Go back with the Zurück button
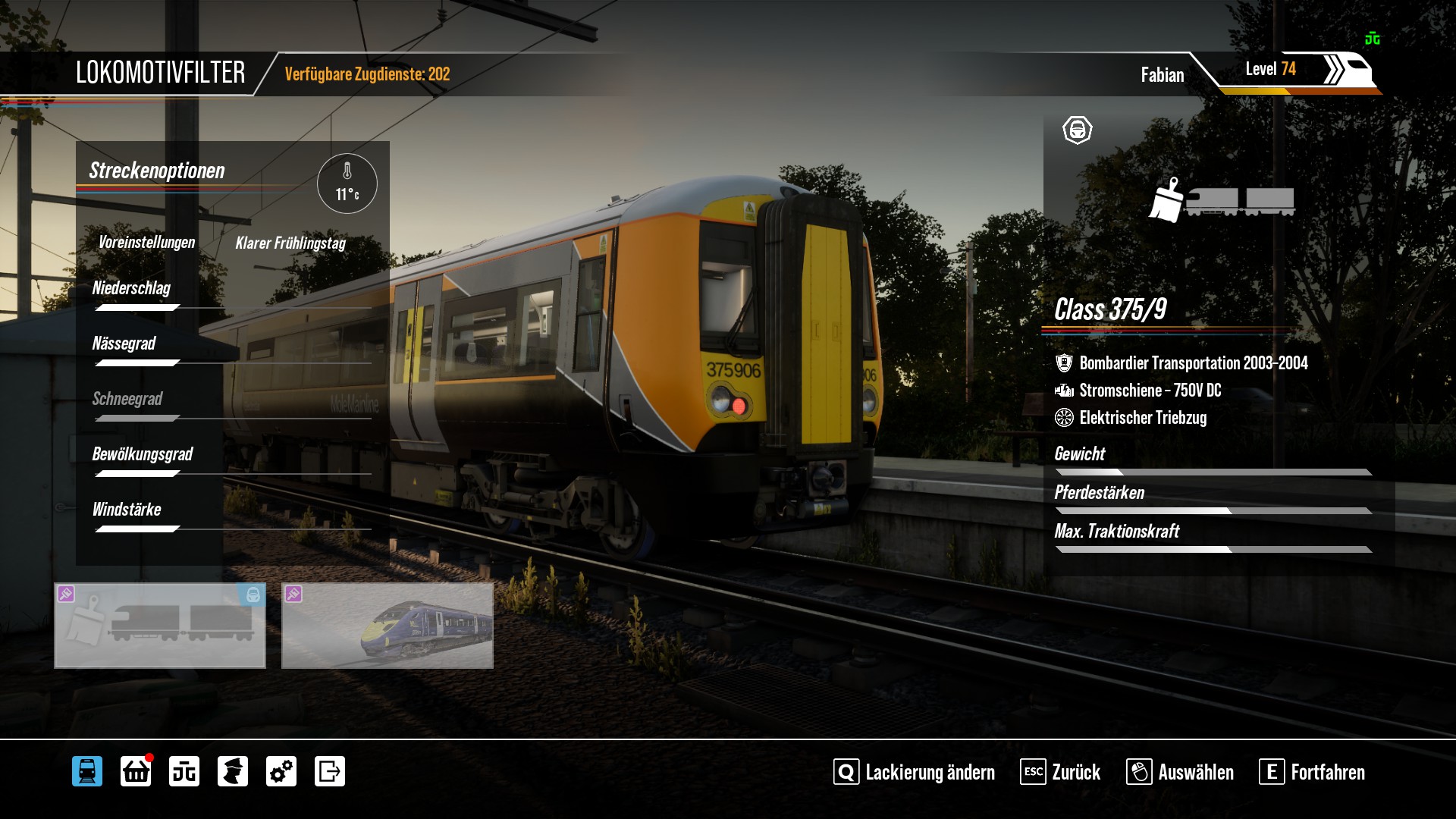The width and height of the screenshot is (1456, 819). [x=1060, y=772]
